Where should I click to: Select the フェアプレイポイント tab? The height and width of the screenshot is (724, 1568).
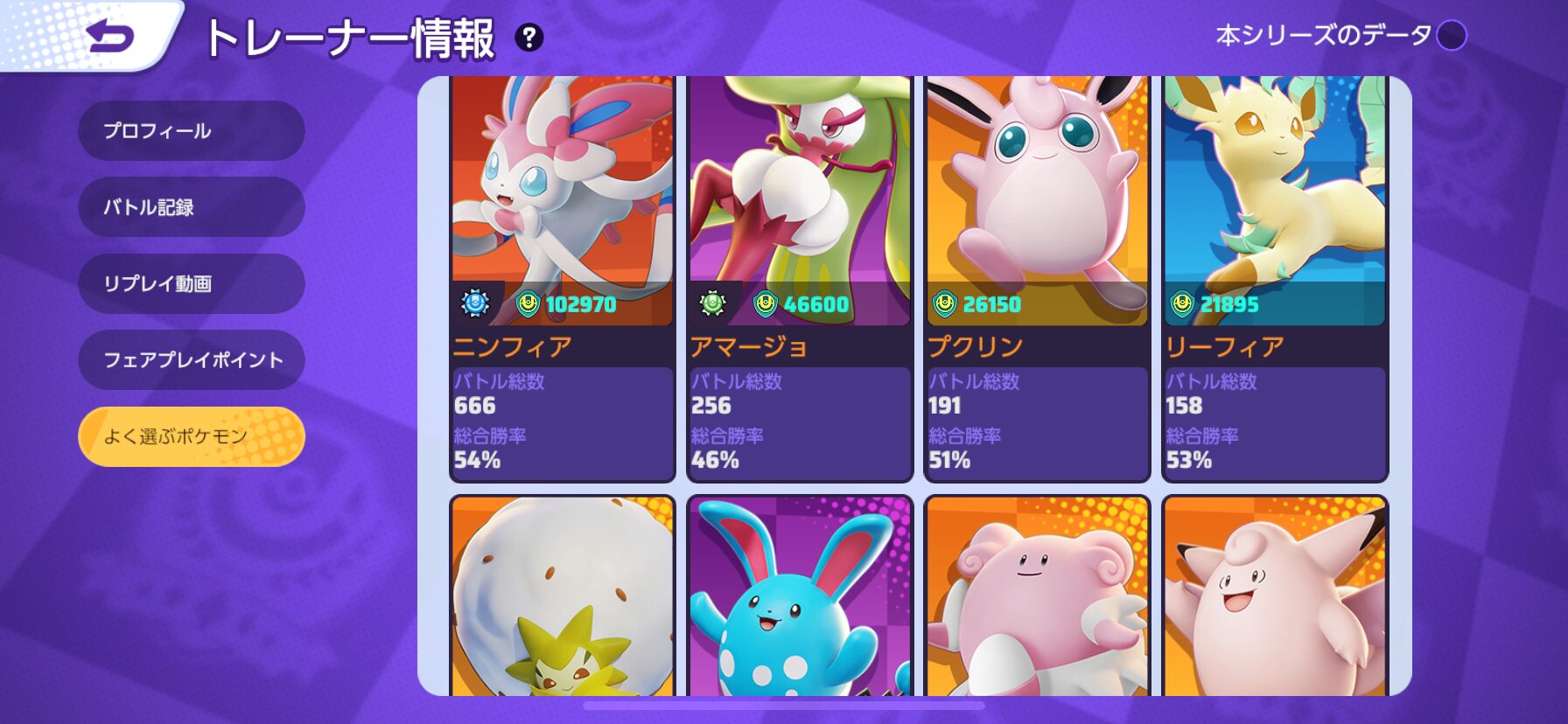tap(192, 359)
